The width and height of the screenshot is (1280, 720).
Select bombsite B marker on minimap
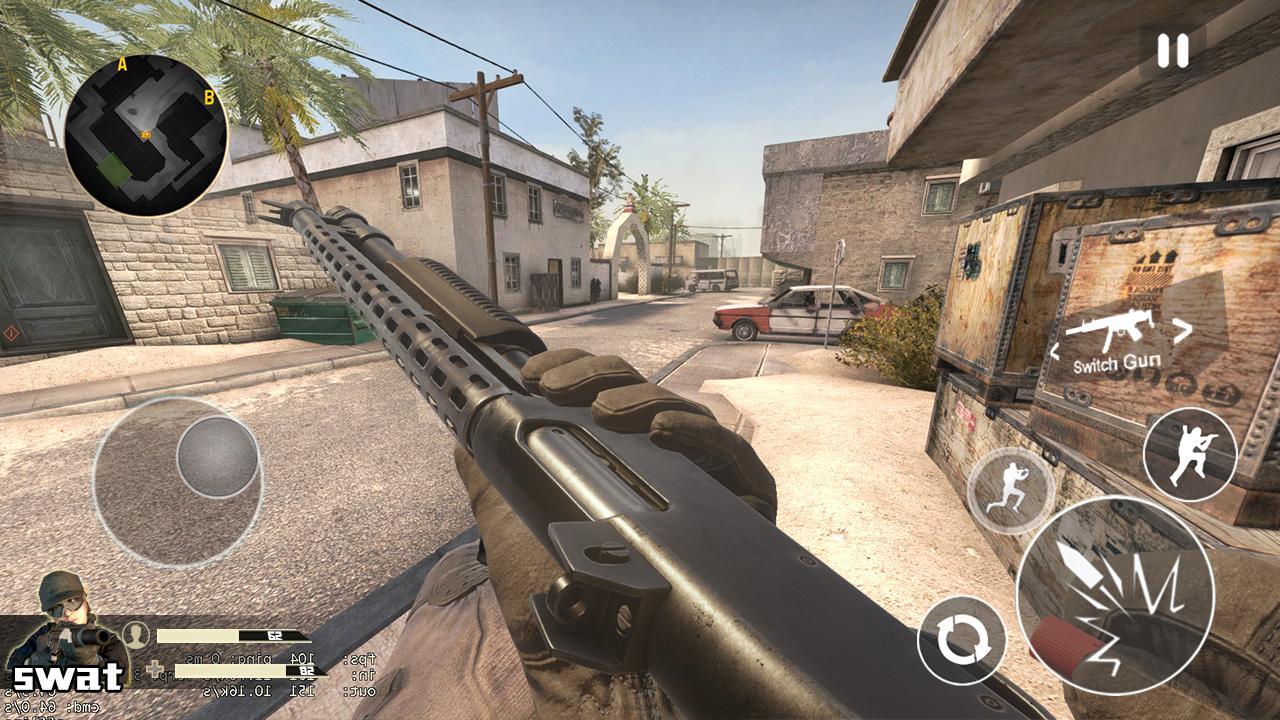pyautogui.click(x=208, y=98)
